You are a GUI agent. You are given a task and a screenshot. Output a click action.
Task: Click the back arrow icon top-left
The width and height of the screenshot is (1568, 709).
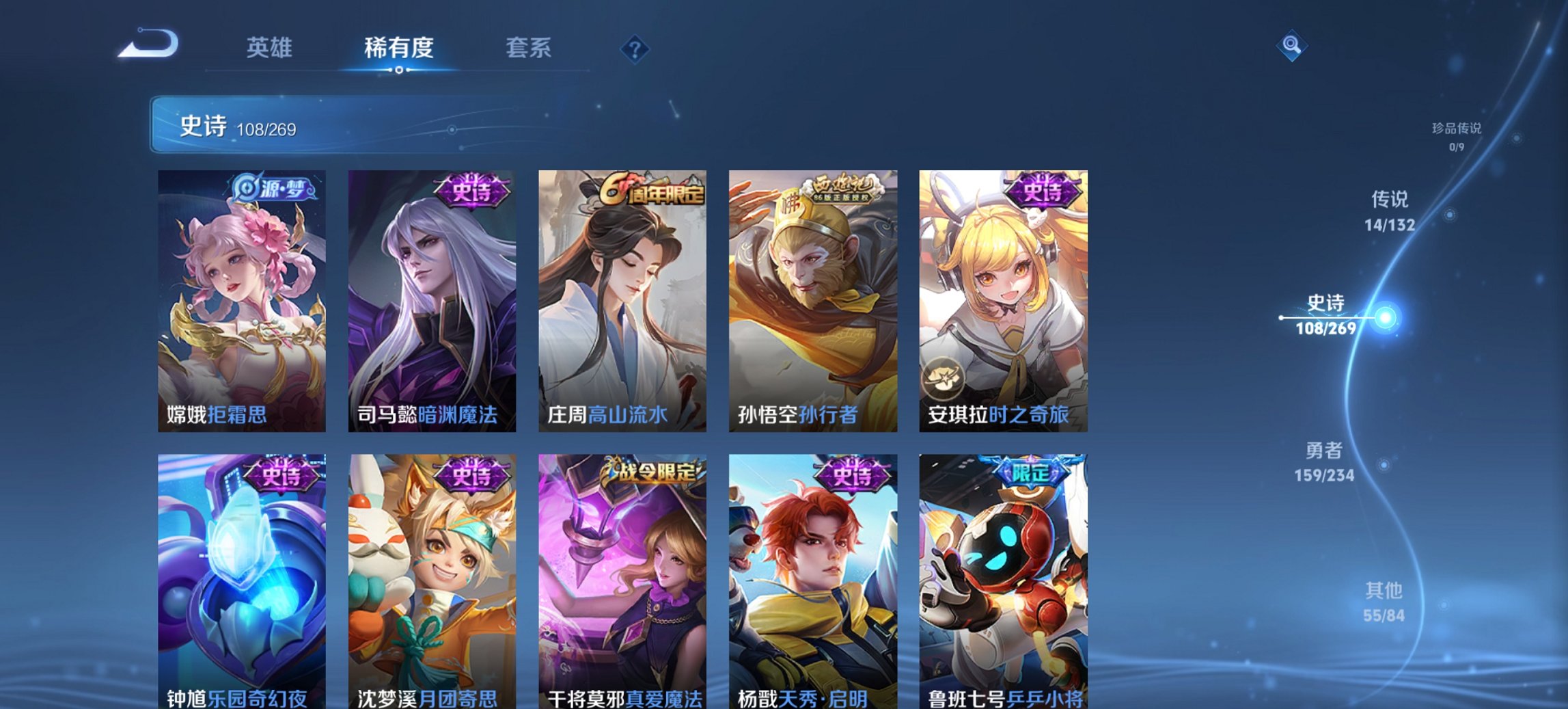pos(147,44)
